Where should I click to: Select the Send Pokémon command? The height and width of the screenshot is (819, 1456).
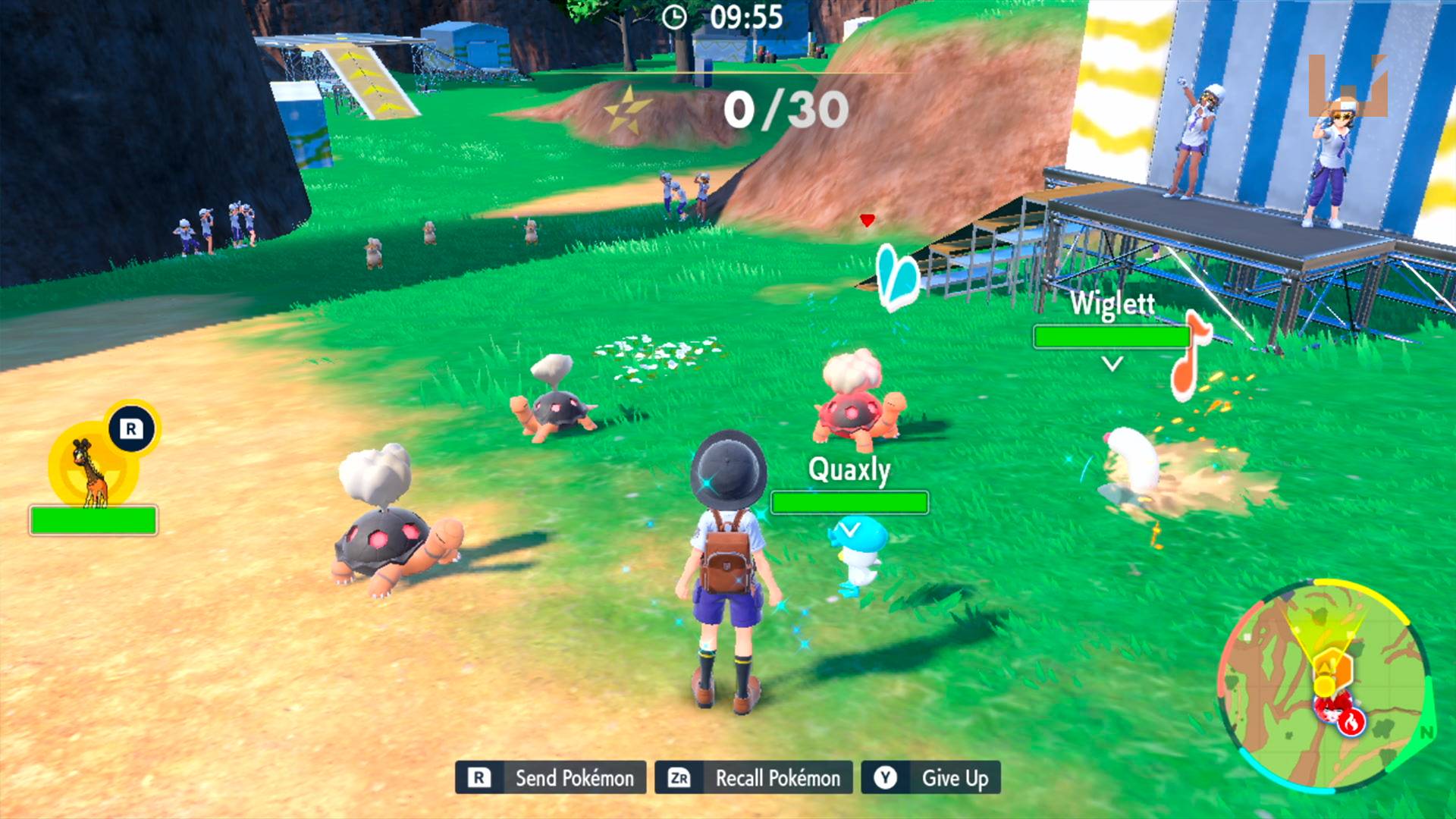[551, 777]
